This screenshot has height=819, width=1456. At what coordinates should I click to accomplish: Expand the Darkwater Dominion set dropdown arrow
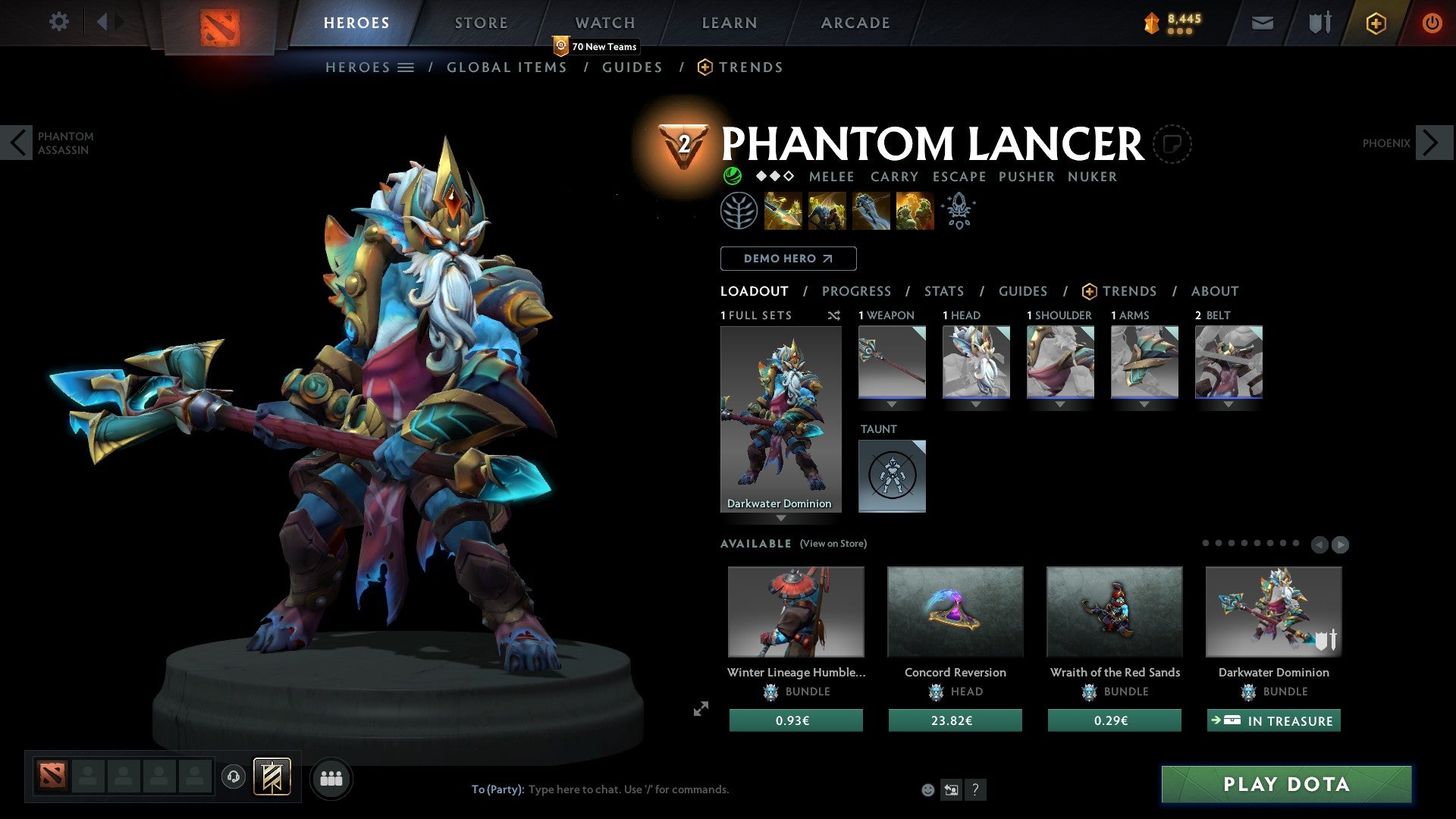(782, 519)
